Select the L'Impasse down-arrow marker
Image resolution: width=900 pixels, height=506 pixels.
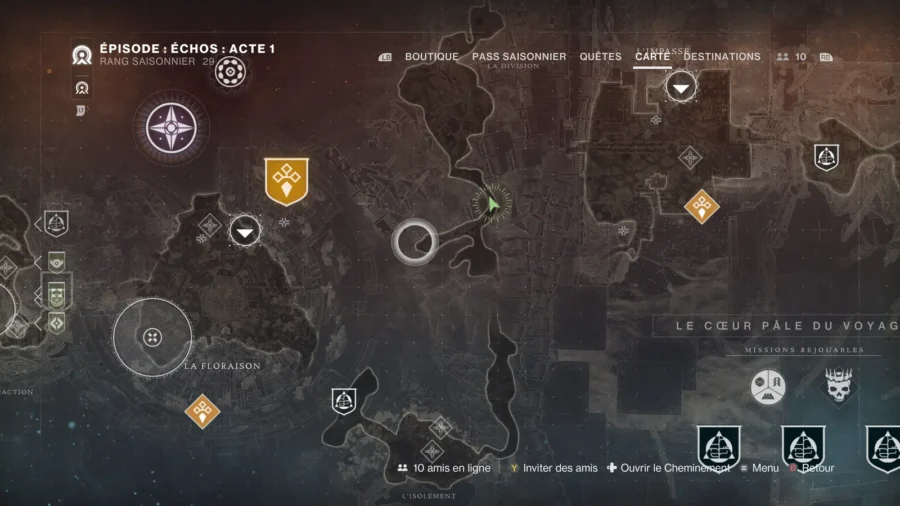tap(681, 88)
